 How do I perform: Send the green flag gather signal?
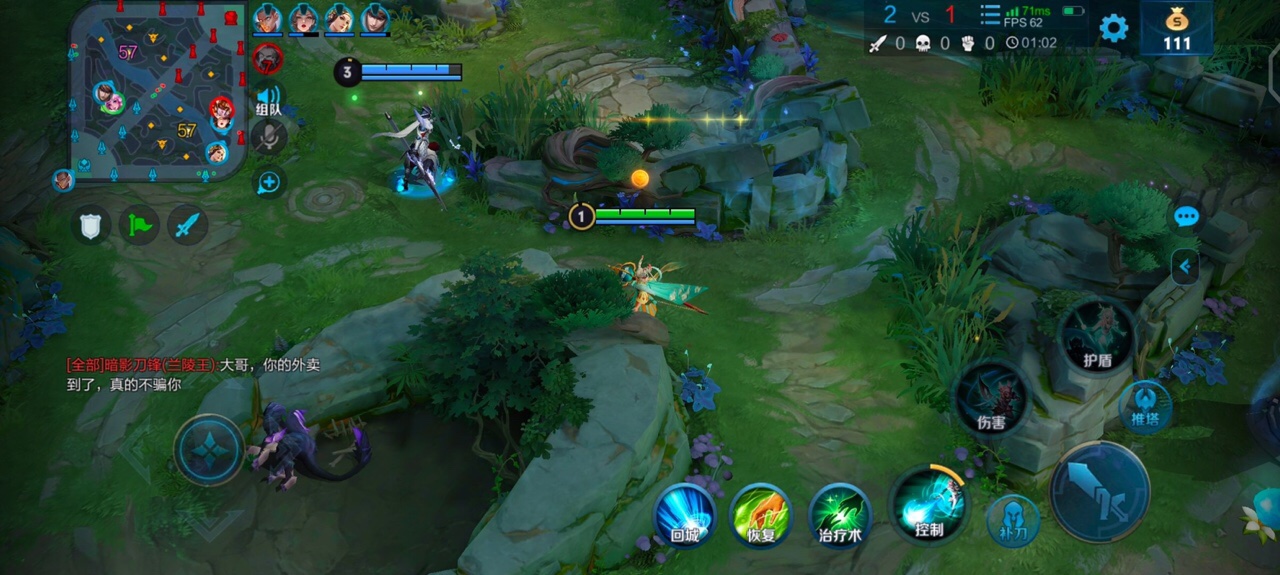[x=139, y=226]
